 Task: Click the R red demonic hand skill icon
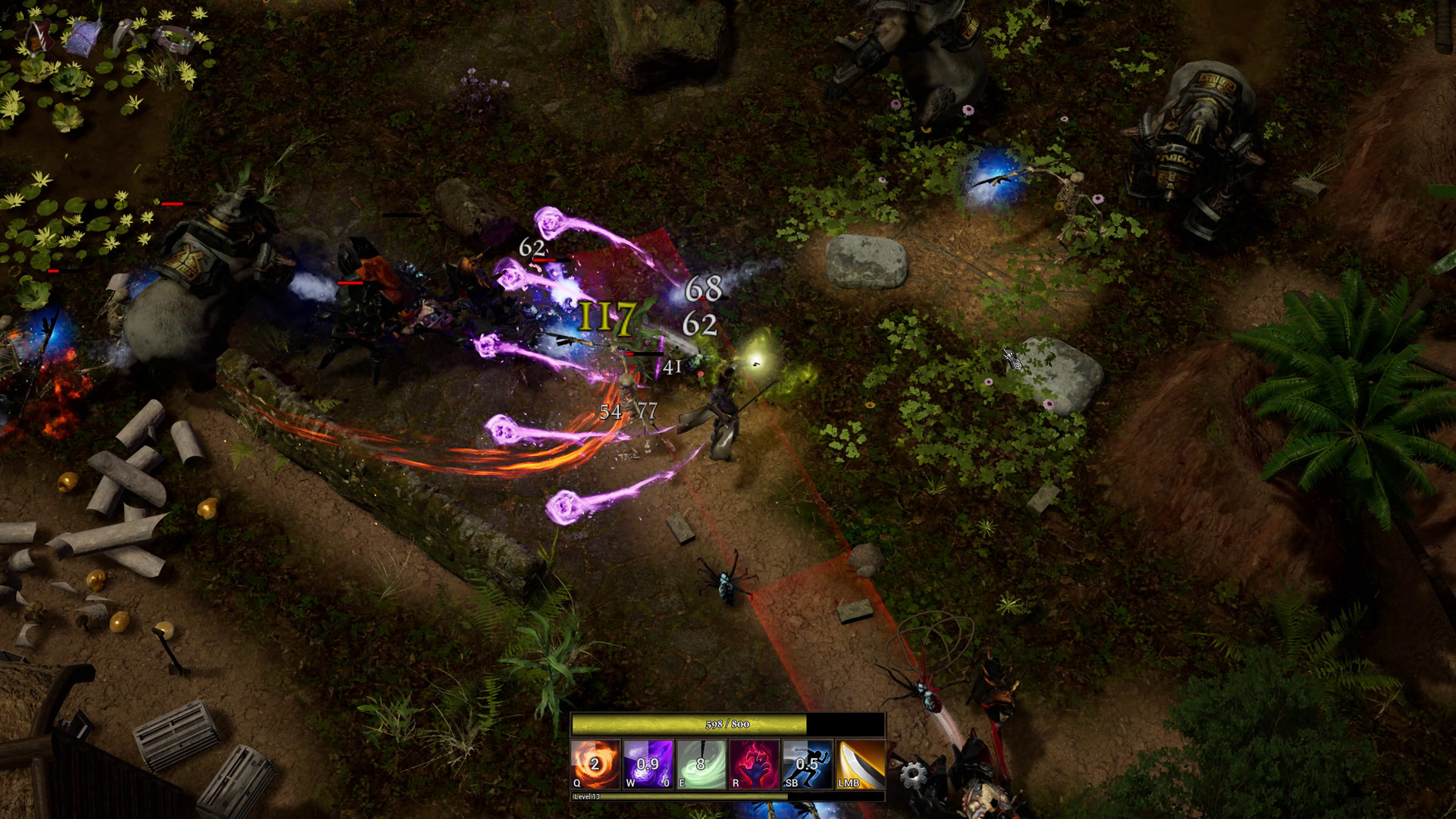coord(755,764)
